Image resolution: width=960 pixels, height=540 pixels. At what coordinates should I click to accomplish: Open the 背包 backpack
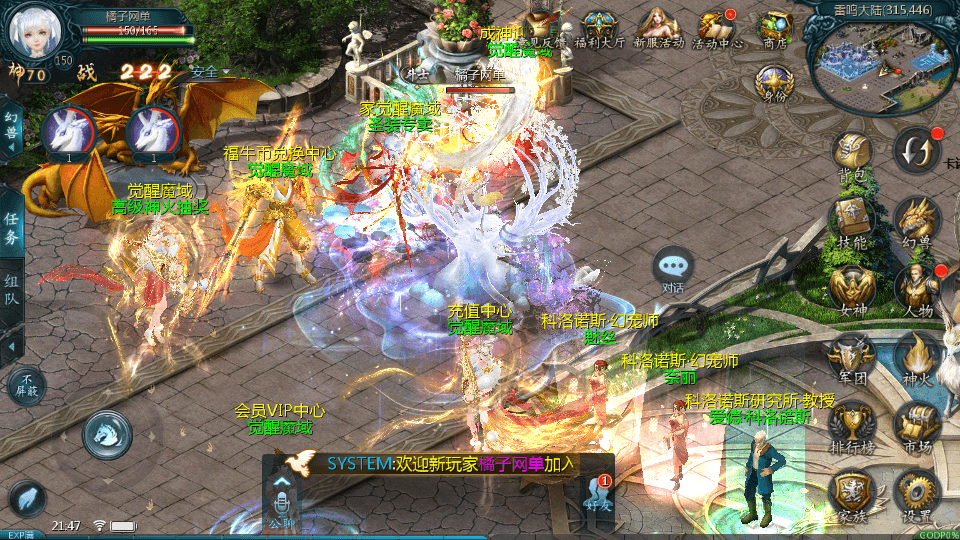[851, 155]
